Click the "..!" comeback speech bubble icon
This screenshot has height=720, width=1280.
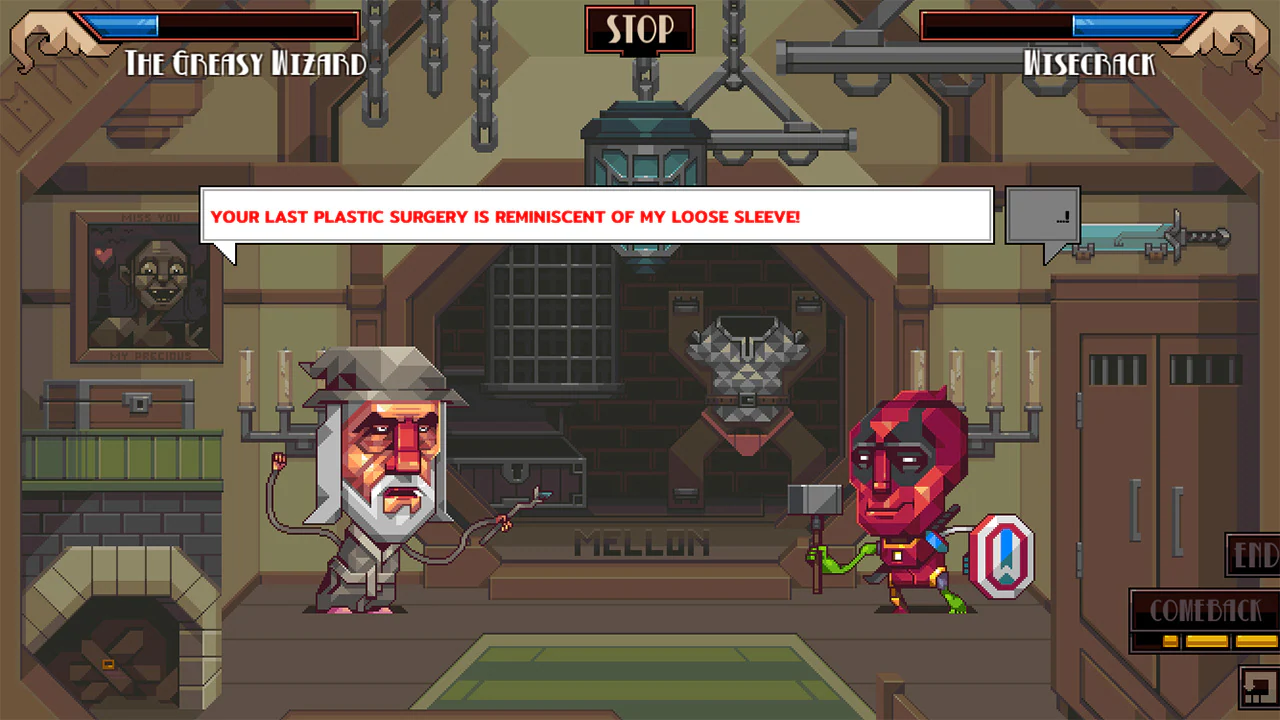[x=1042, y=215]
